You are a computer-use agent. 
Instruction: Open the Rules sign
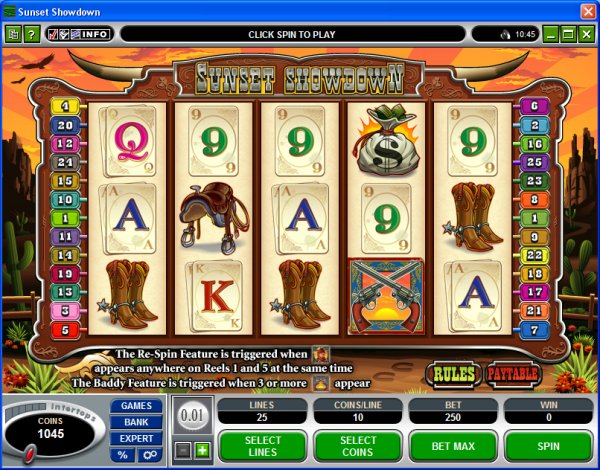point(453,374)
